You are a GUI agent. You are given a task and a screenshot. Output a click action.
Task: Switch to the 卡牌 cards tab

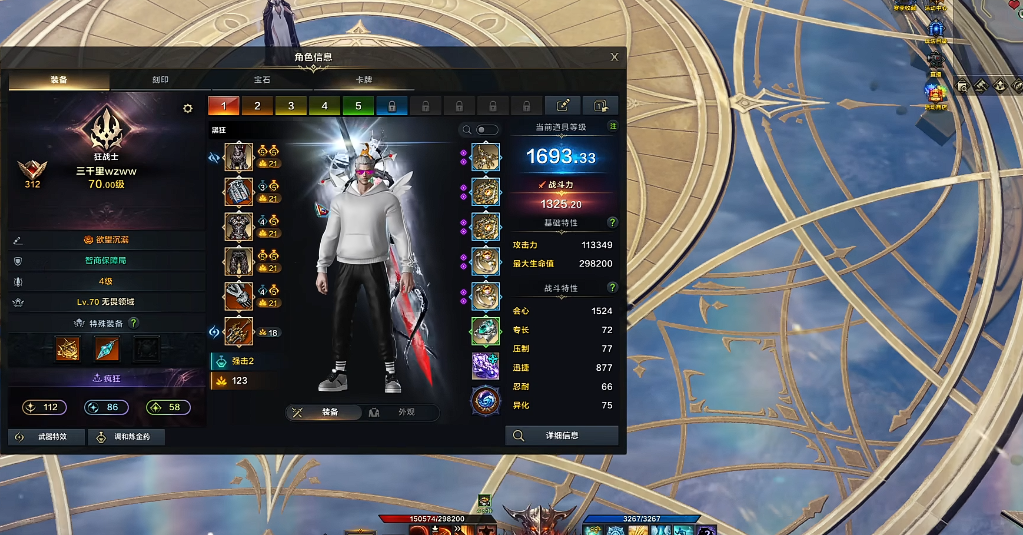[364, 80]
